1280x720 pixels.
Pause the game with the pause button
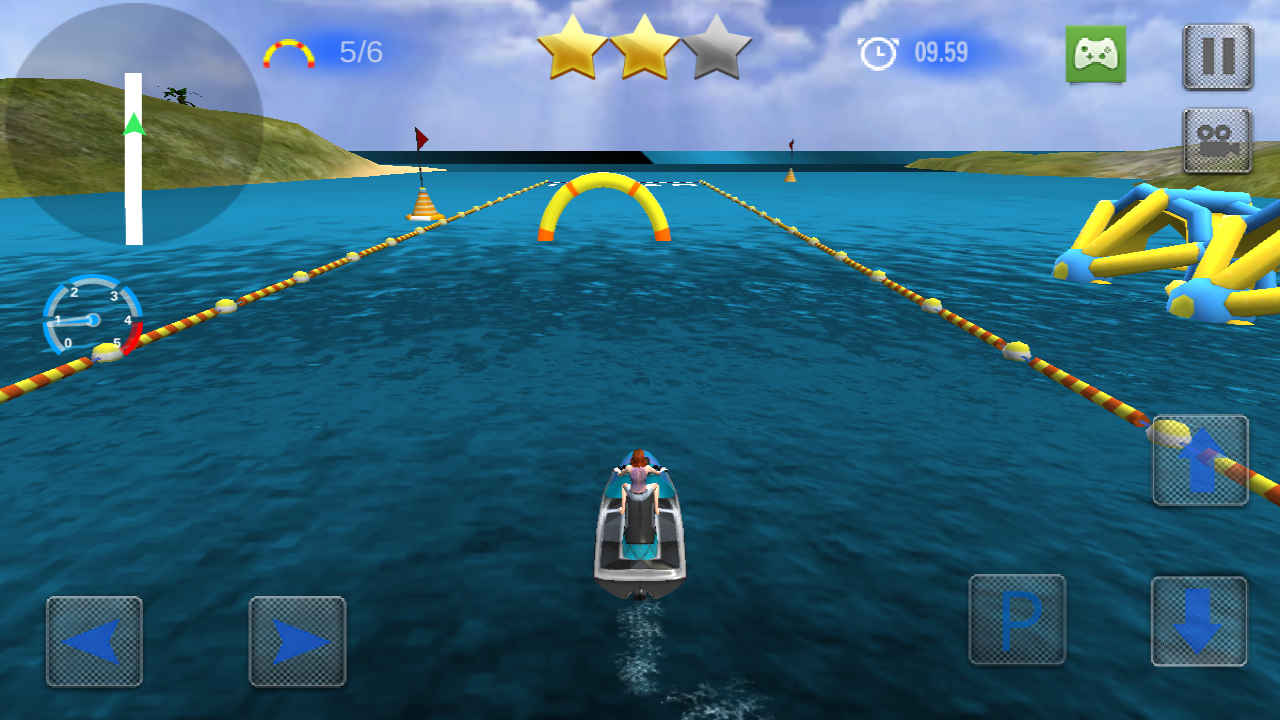click(1217, 56)
